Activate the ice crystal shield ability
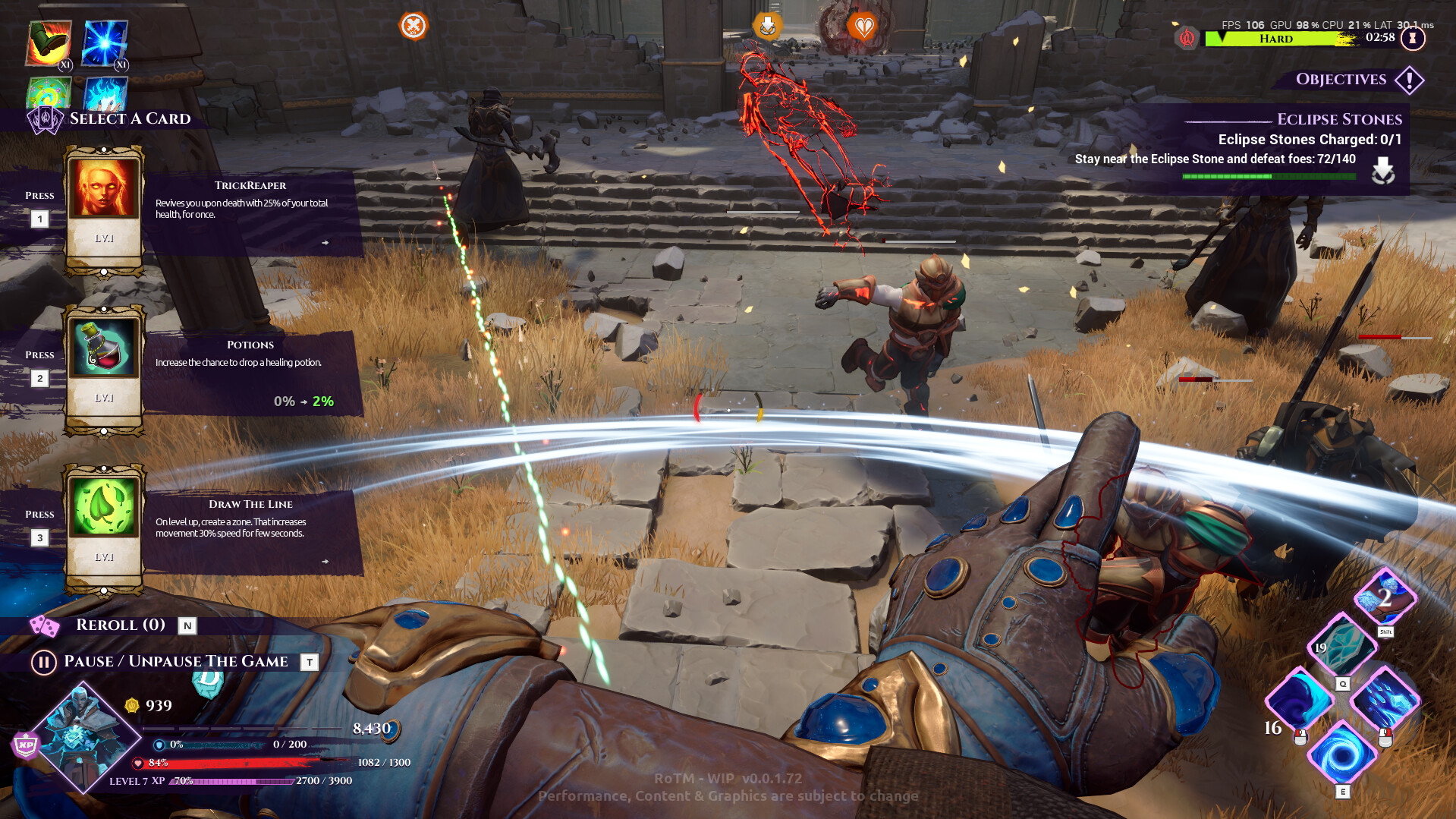The image size is (1456, 819). click(1341, 645)
